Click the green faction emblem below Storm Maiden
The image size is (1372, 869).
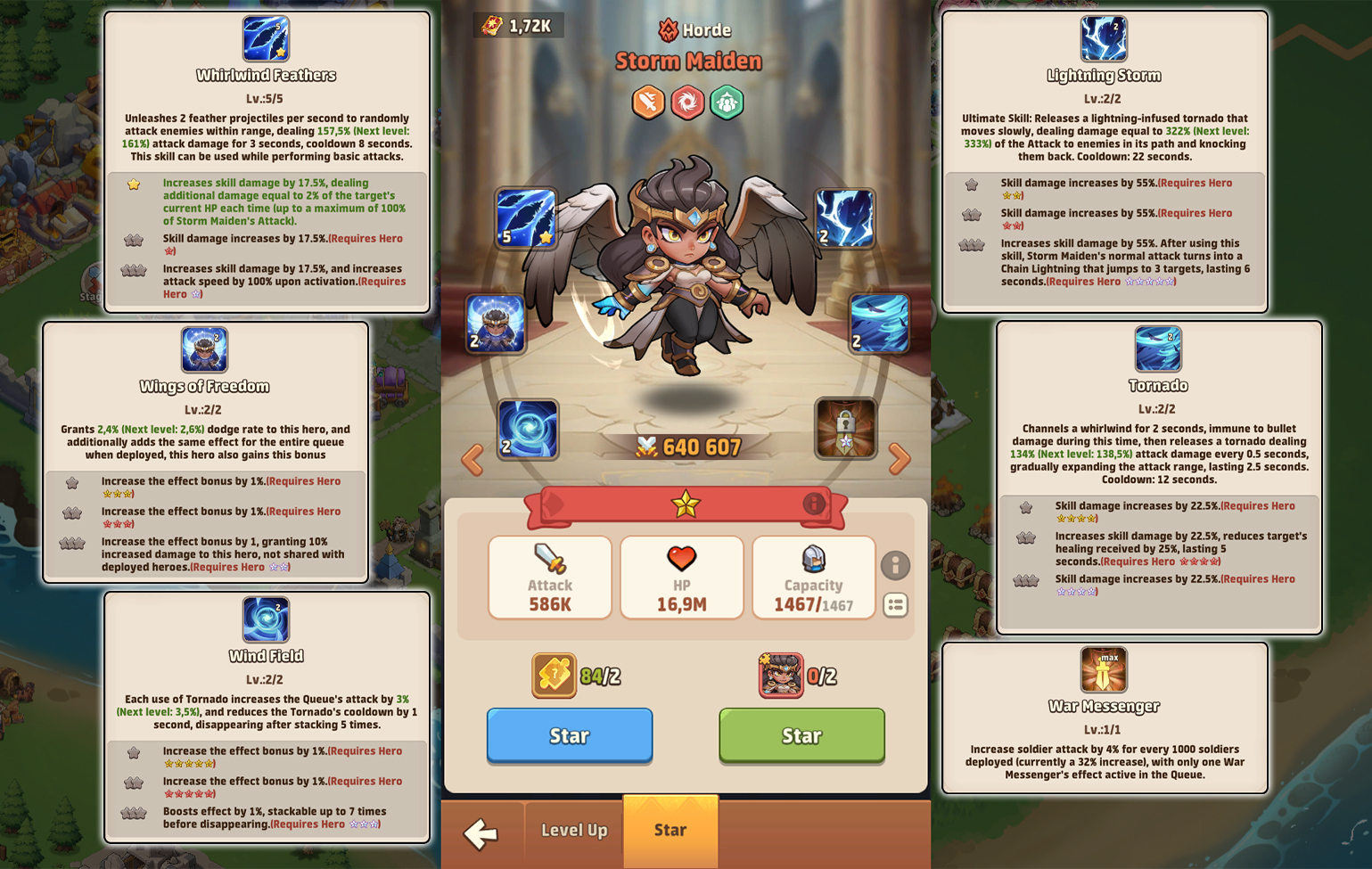727,102
